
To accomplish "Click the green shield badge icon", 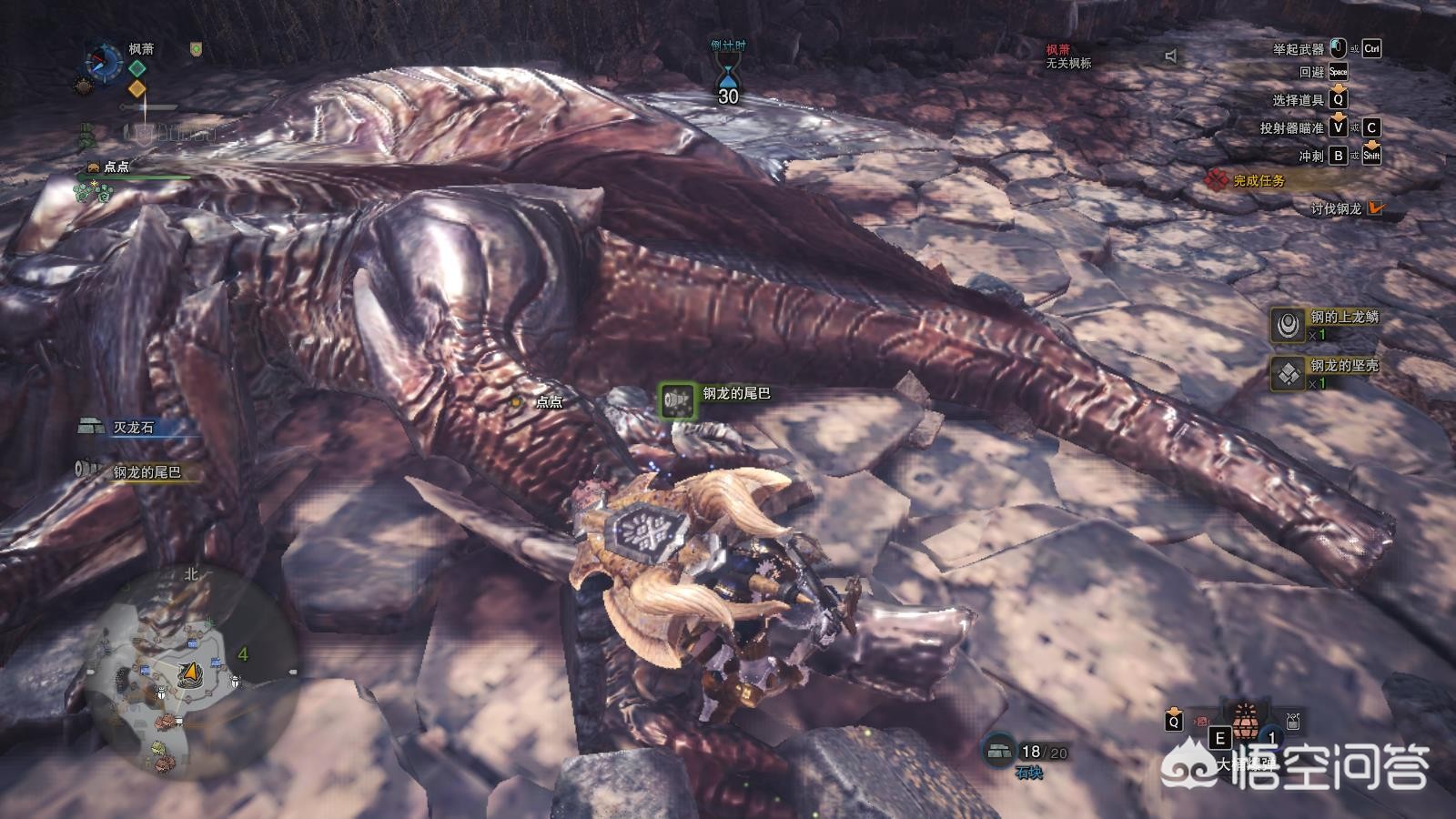I will click(196, 49).
